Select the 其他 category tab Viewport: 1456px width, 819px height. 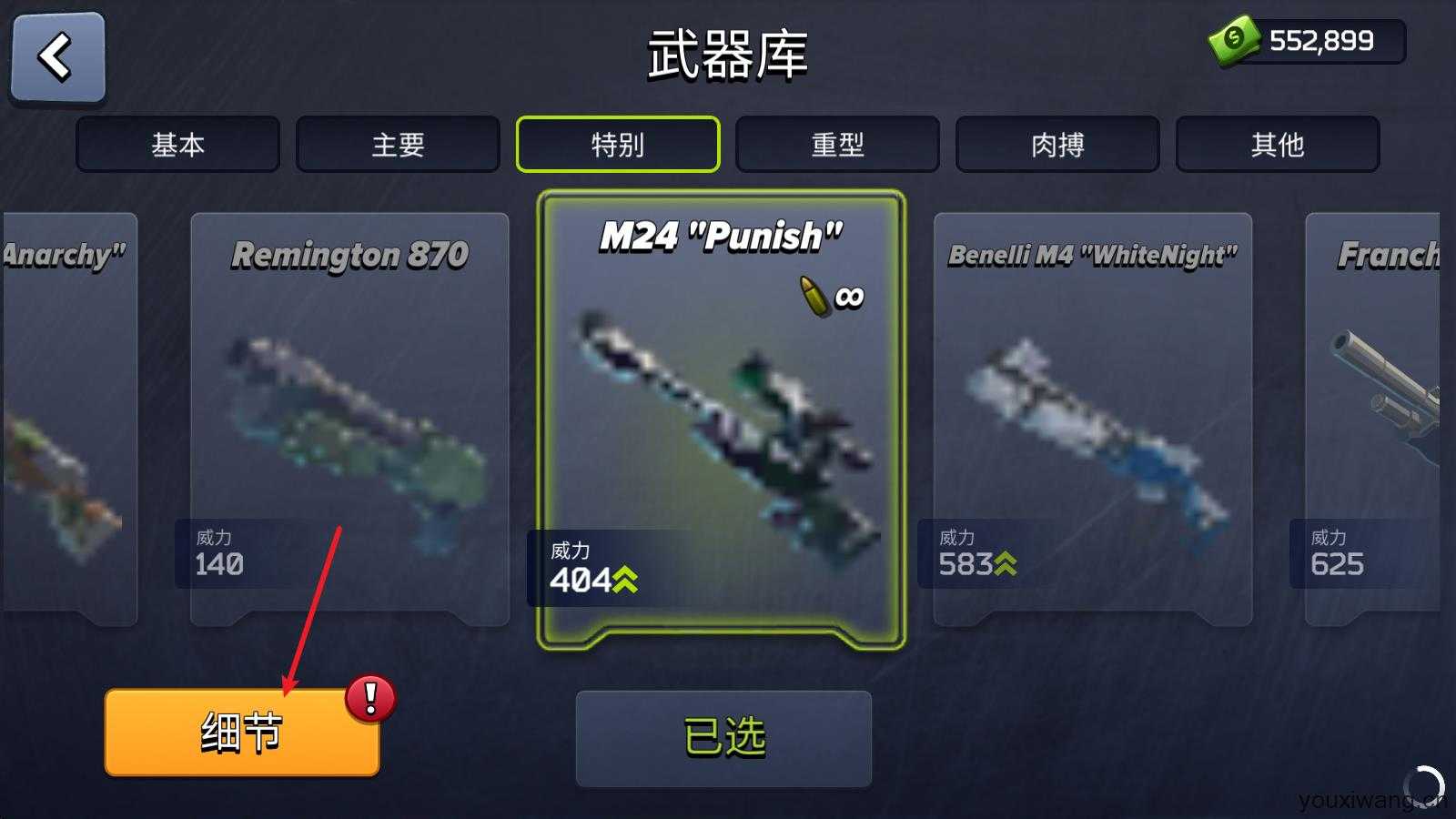[x=1279, y=144]
